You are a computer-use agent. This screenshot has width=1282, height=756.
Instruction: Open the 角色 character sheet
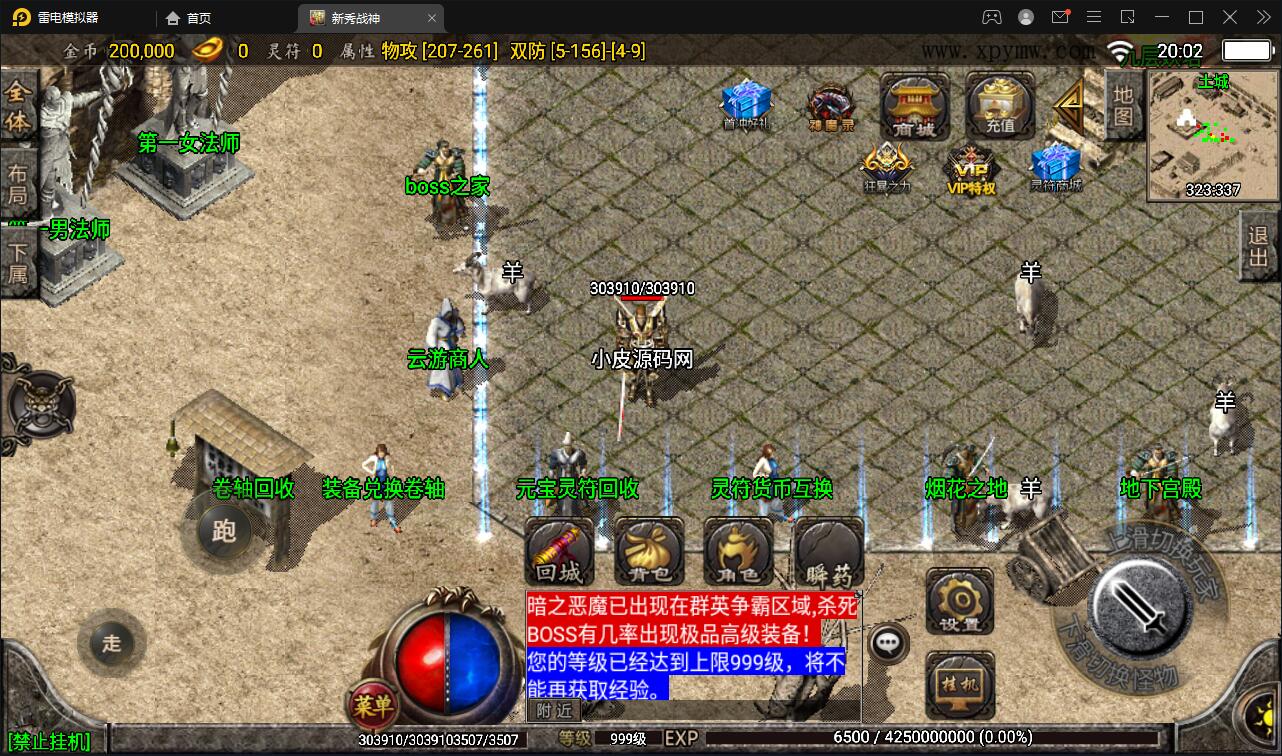coord(738,552)
